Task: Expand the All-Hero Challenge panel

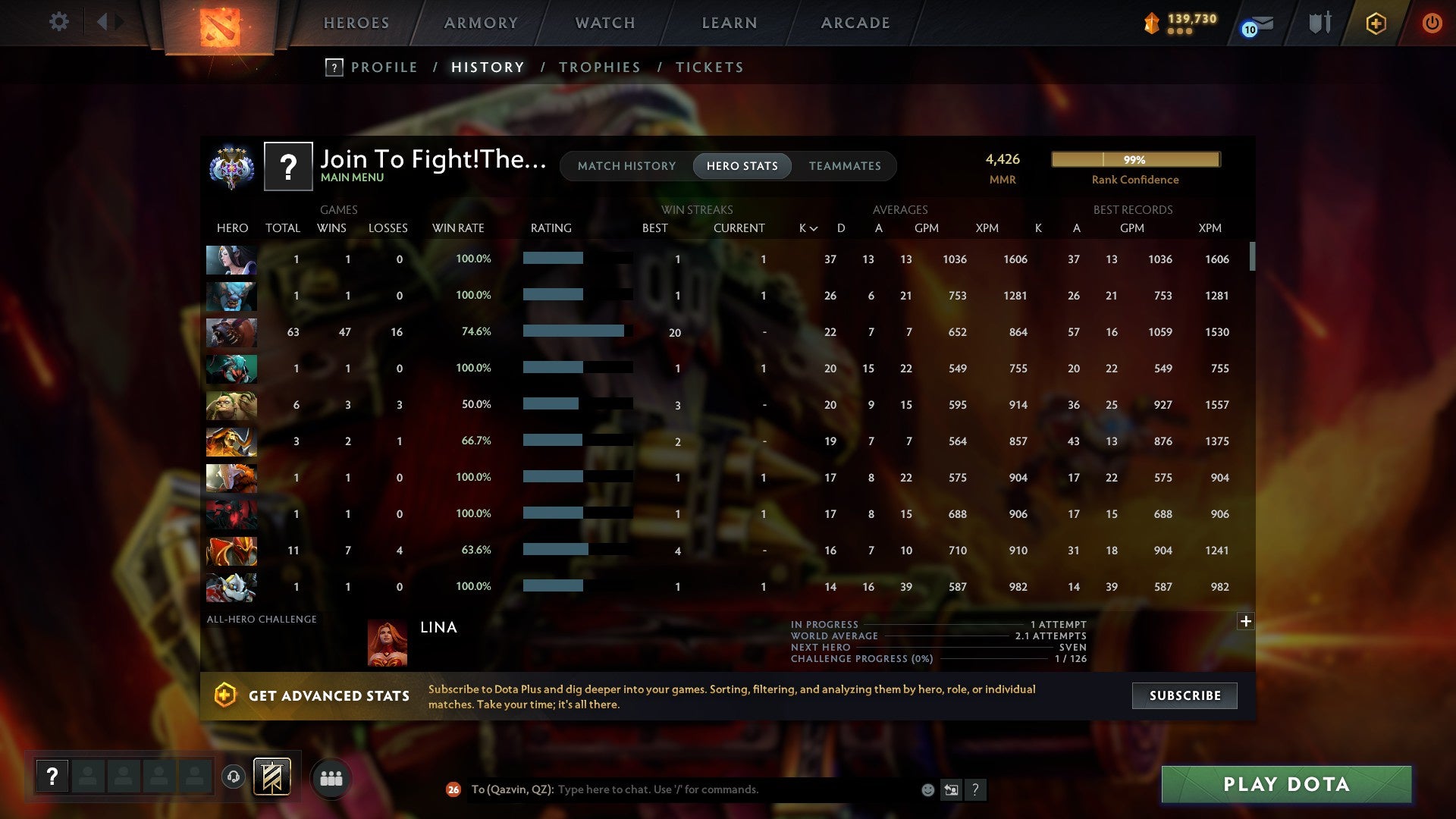Action: pyautogui.click(x=1246, y=621)
